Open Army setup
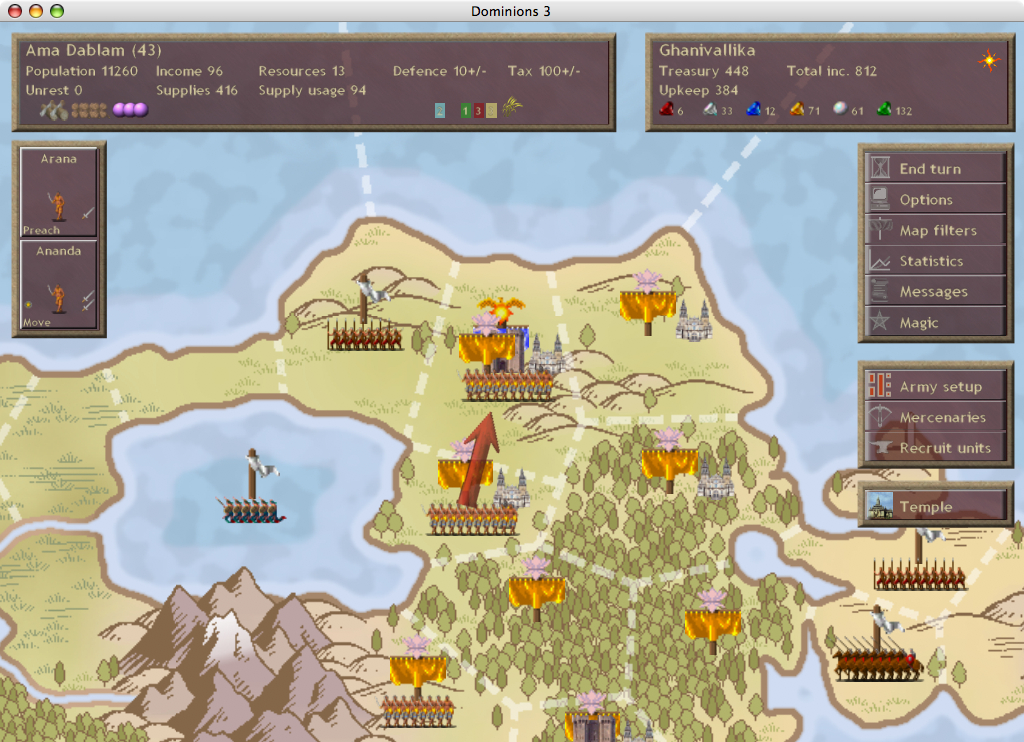 click(x=935, y=387)
